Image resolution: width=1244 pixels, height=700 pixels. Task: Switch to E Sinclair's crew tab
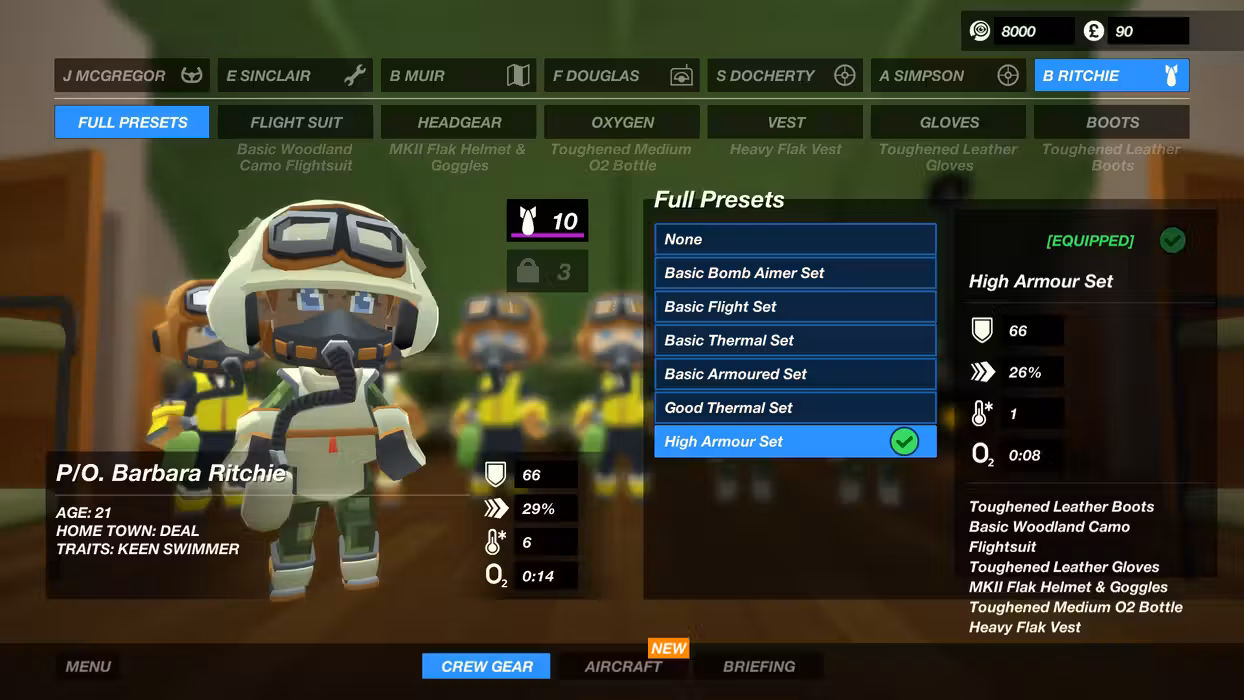coord(295,76)
